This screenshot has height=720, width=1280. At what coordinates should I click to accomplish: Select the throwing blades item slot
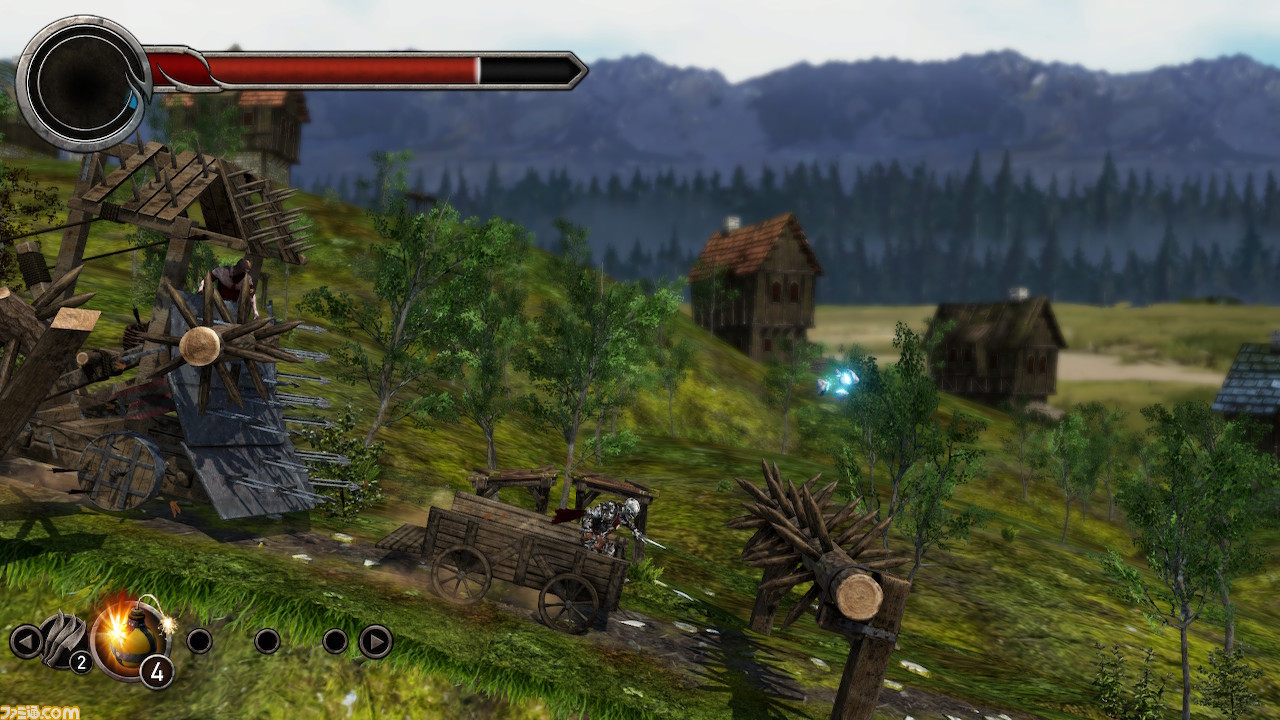(x=64, y=641)
